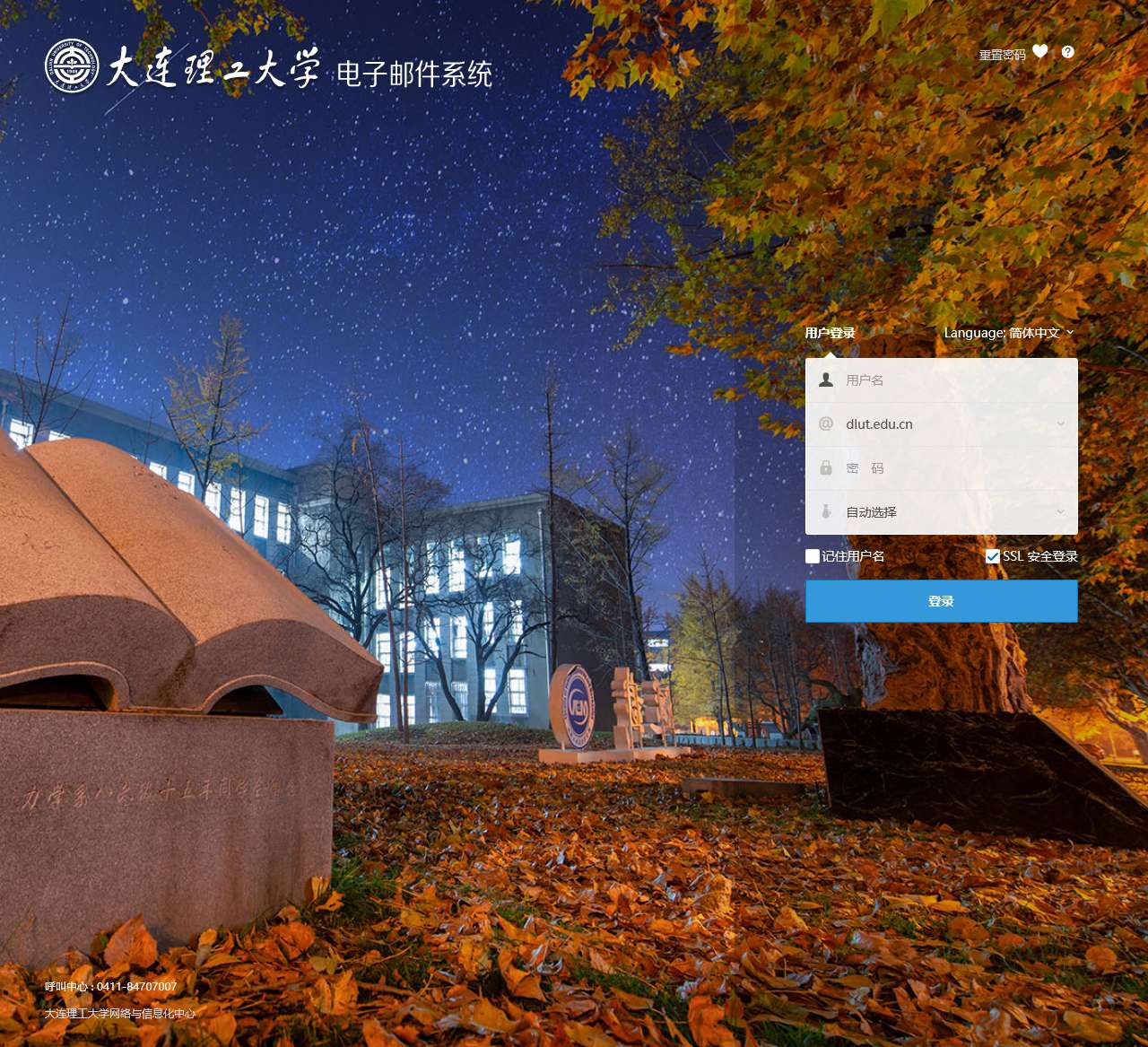Select the 用户登录 tab
The height and width of the screenshot is (1047, 1148).
click(x=830, y=333)
